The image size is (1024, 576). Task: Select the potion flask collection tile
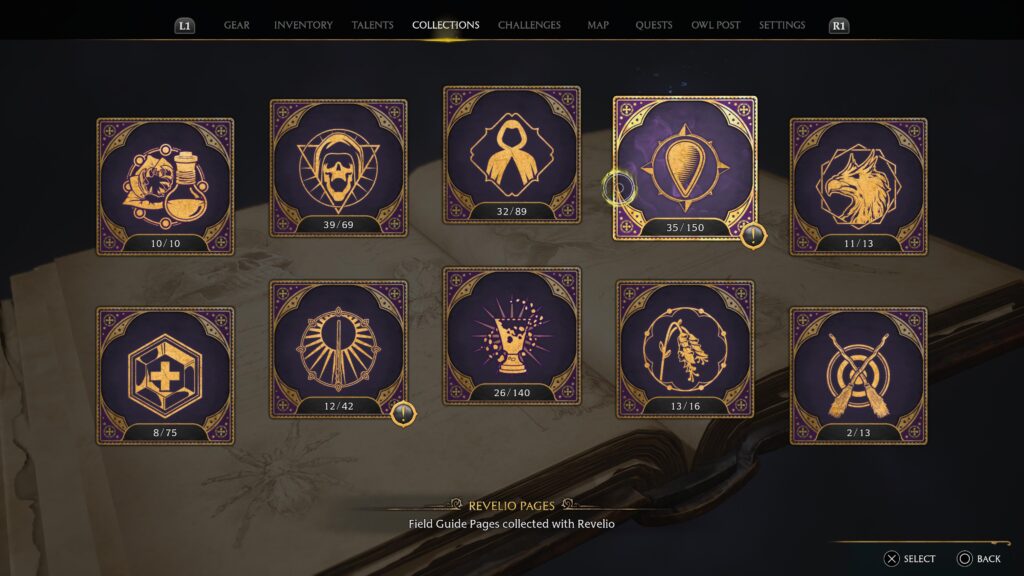pos(165,187)
